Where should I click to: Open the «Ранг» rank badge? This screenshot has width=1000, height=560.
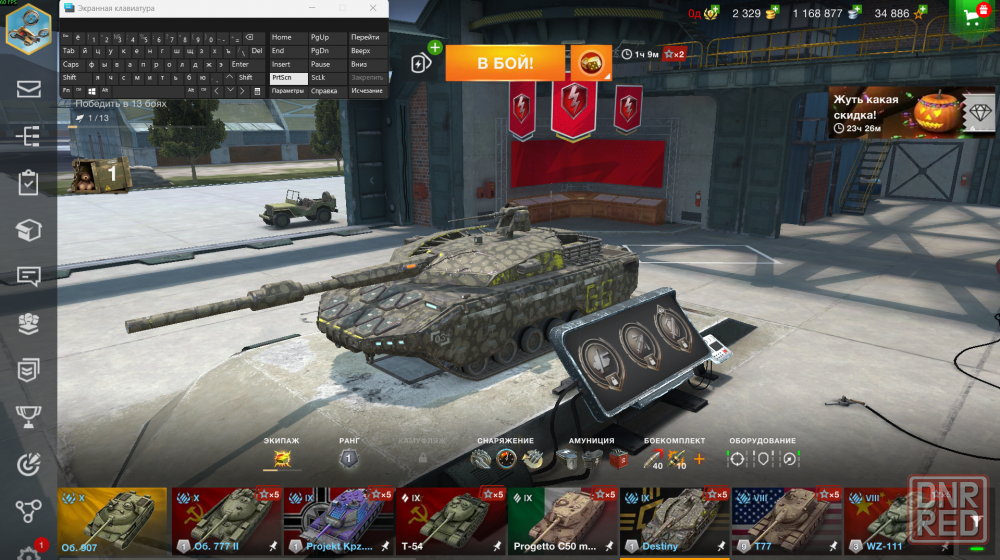[x=349, y=459]
